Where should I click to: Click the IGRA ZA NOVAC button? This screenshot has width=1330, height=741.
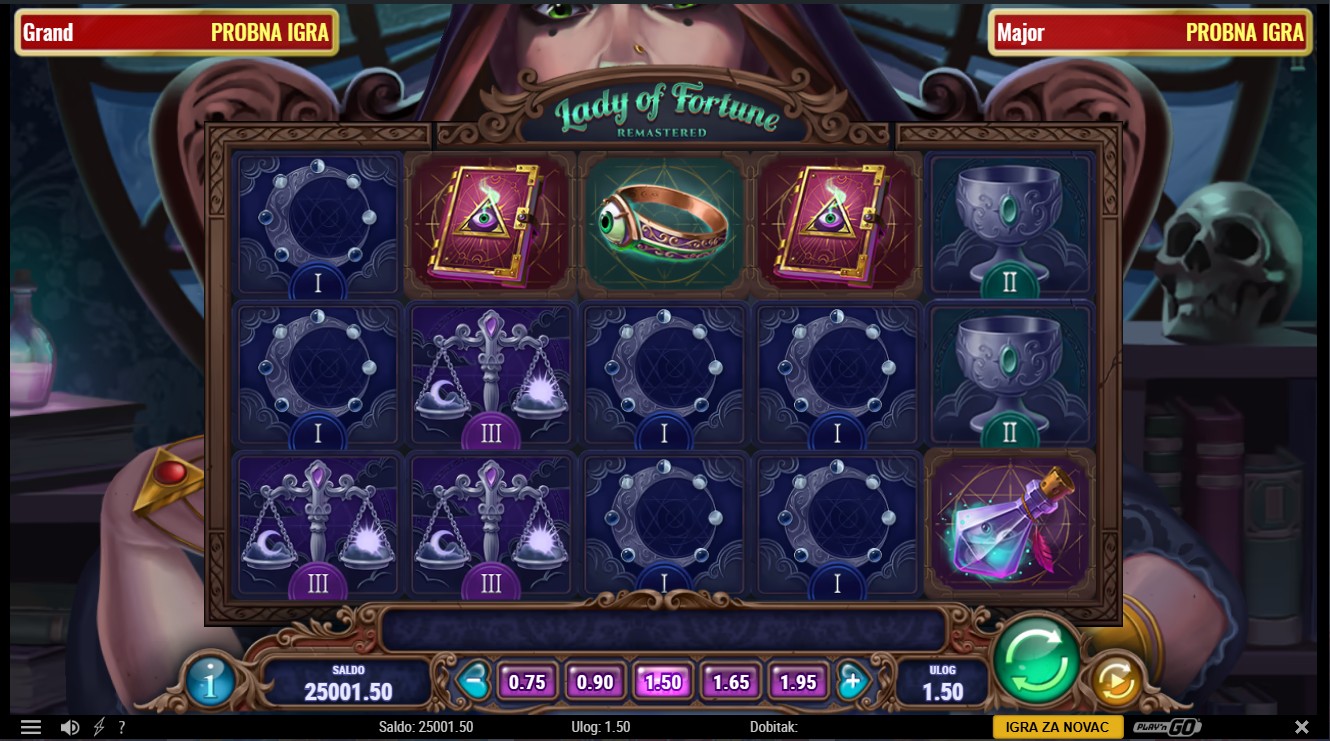click(1057, 727)
